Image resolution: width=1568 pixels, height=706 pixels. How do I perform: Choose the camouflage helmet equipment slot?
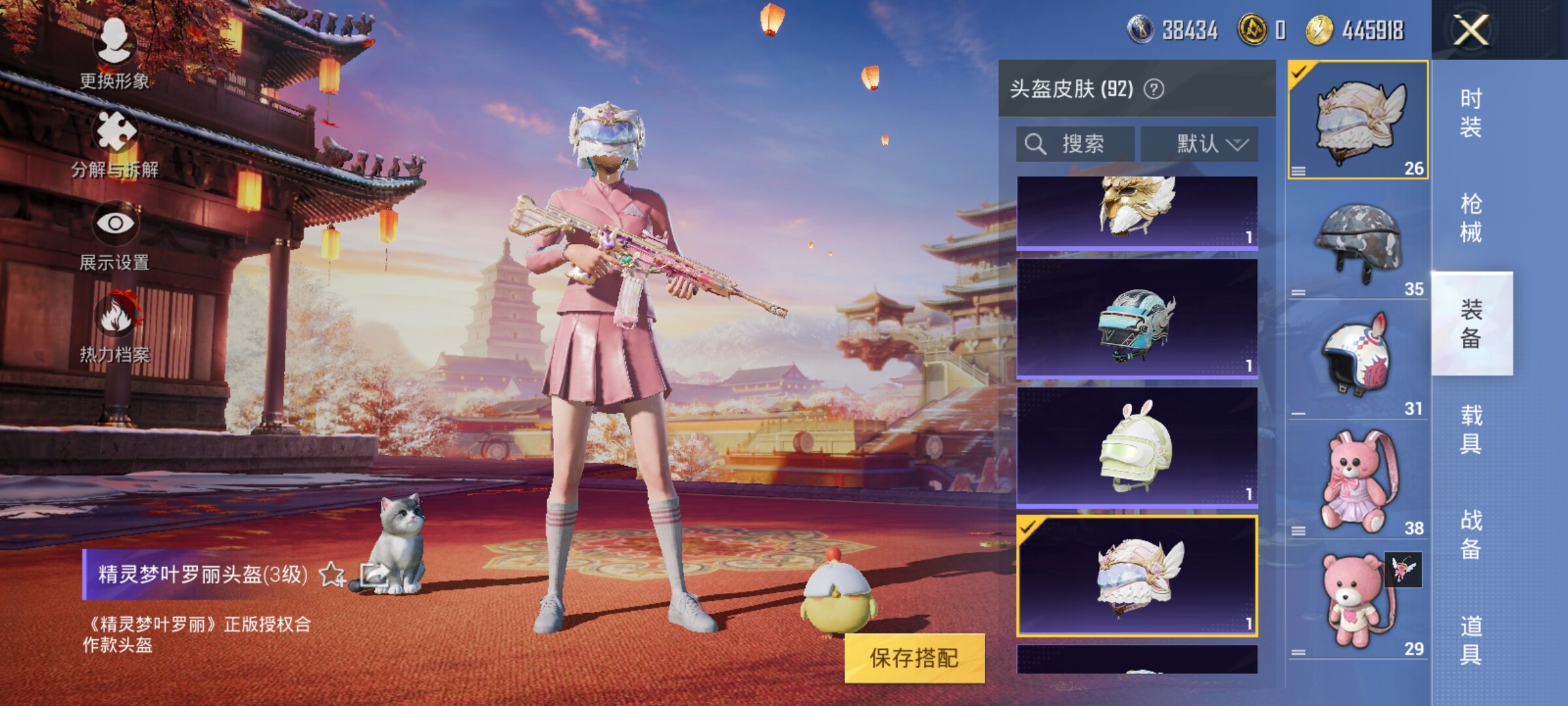click(x=1358, y=241)
